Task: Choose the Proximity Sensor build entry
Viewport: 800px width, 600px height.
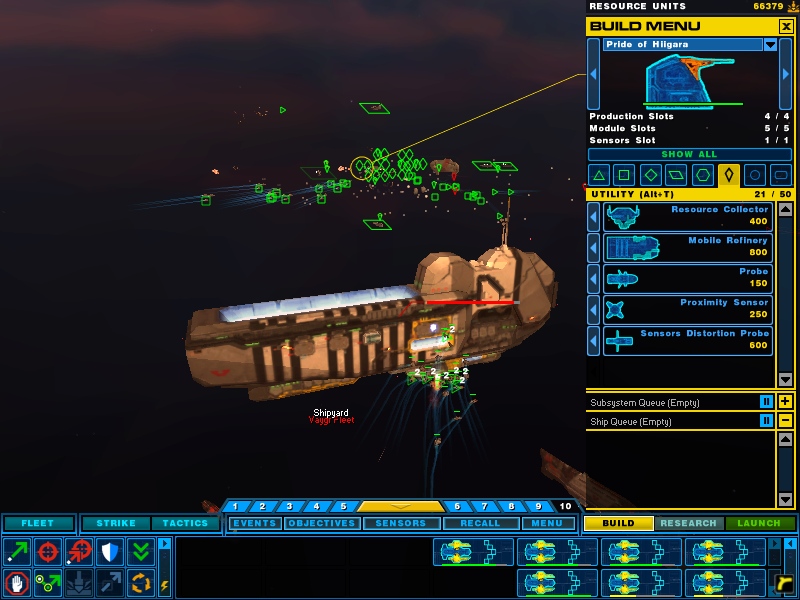Action: click(x=688, y=309)
